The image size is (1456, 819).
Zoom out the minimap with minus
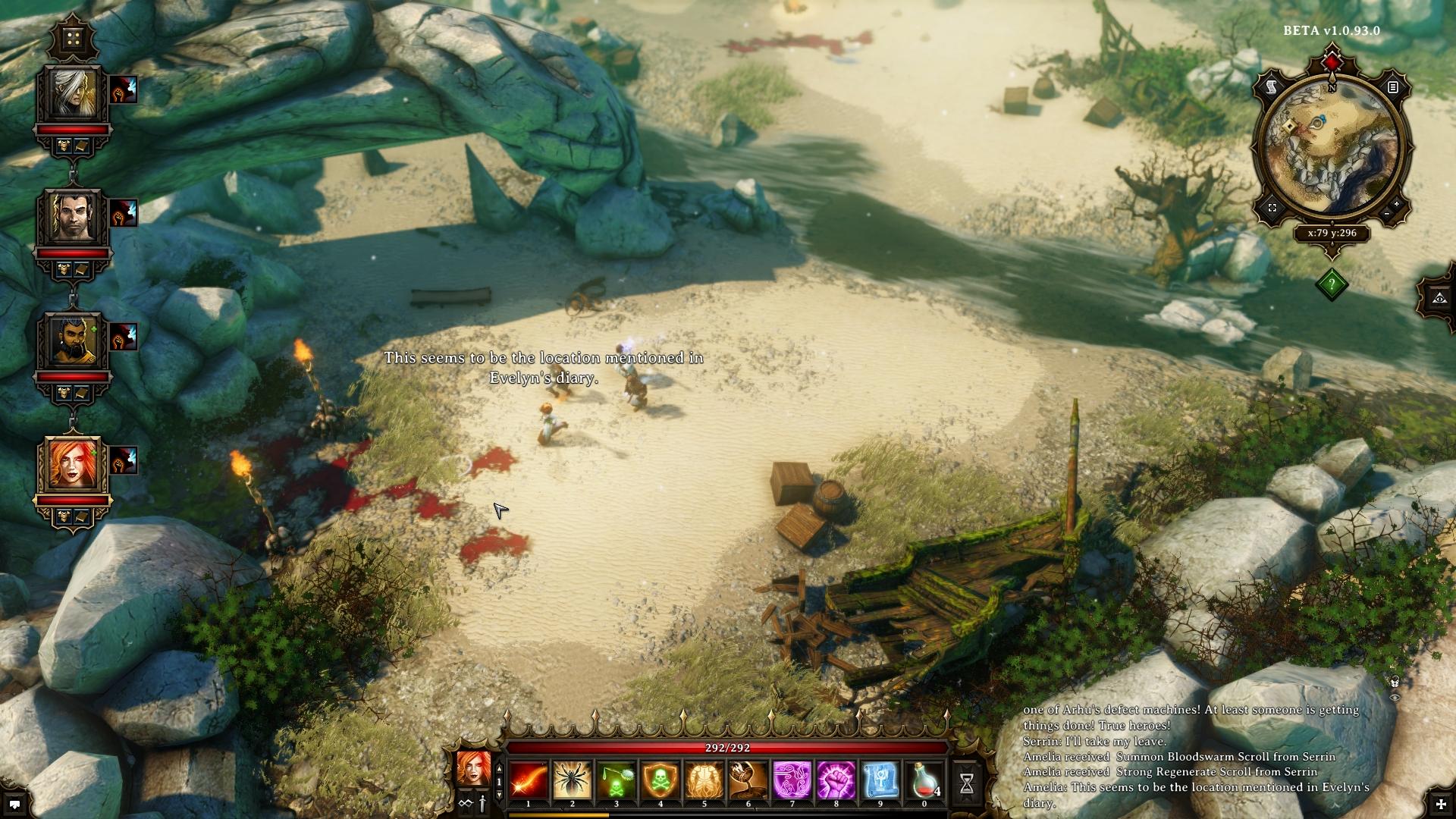pyautogui.click(x=1387, y=215)
